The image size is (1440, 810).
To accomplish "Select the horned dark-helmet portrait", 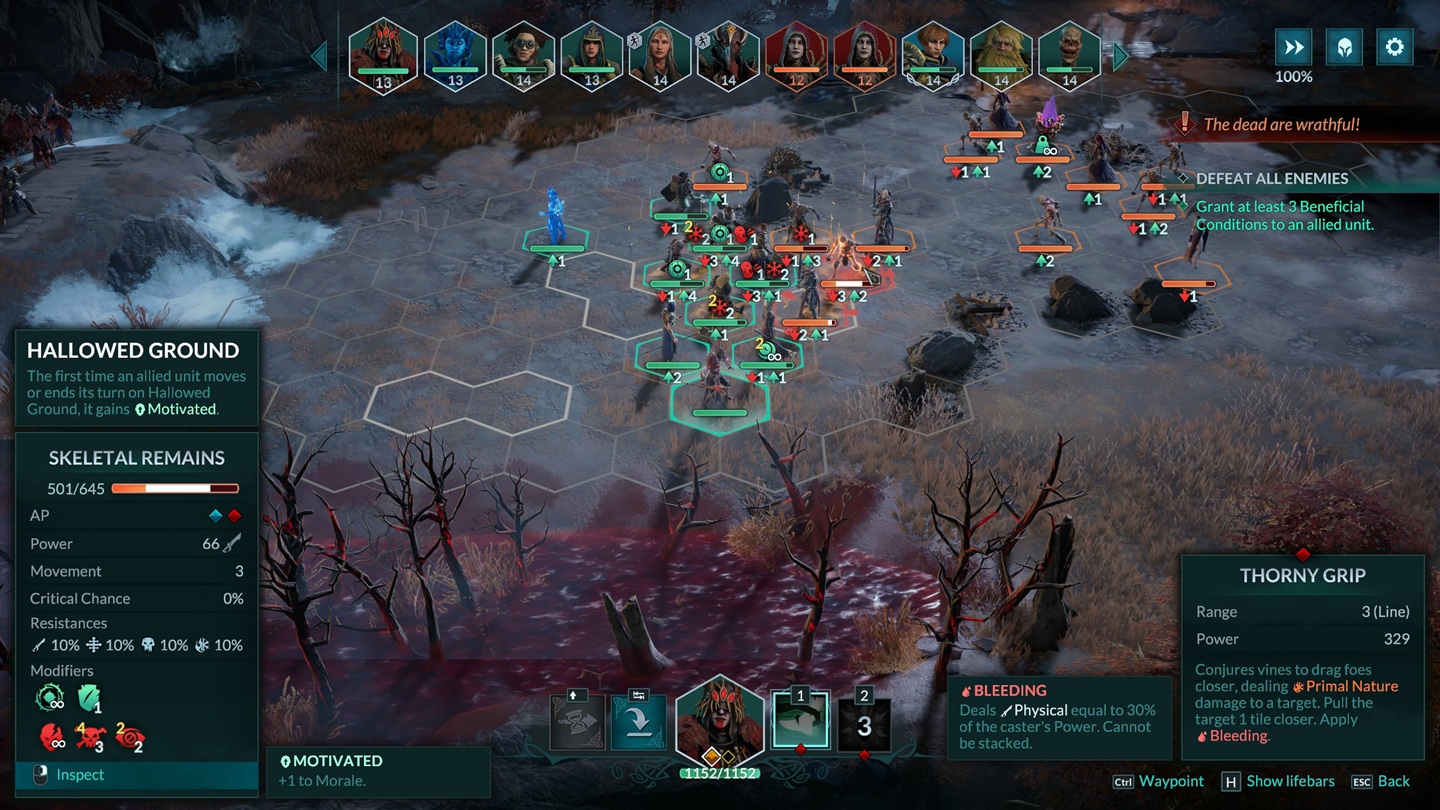I will point(728,54).
